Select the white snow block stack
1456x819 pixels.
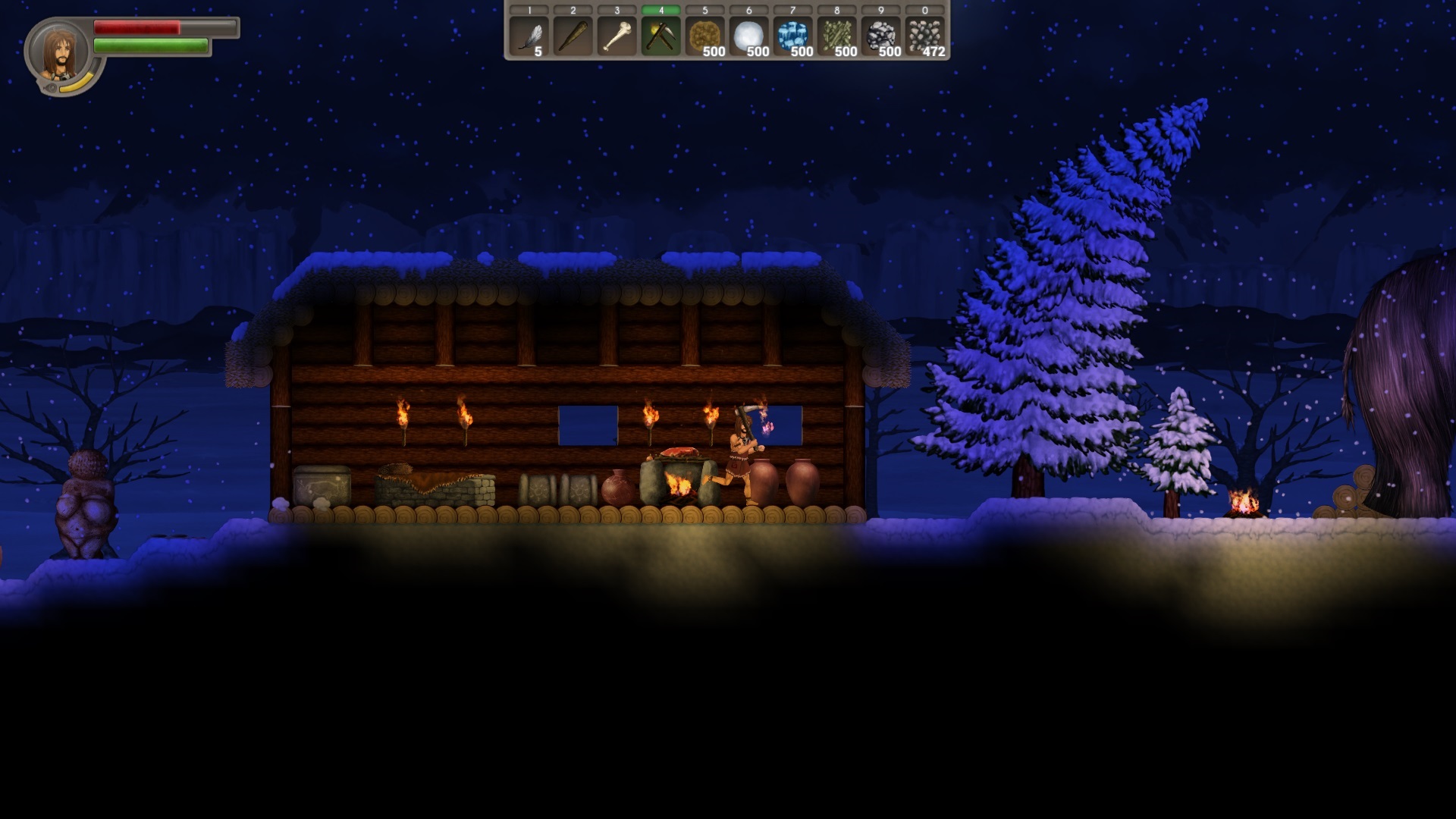tap(748, 36)
